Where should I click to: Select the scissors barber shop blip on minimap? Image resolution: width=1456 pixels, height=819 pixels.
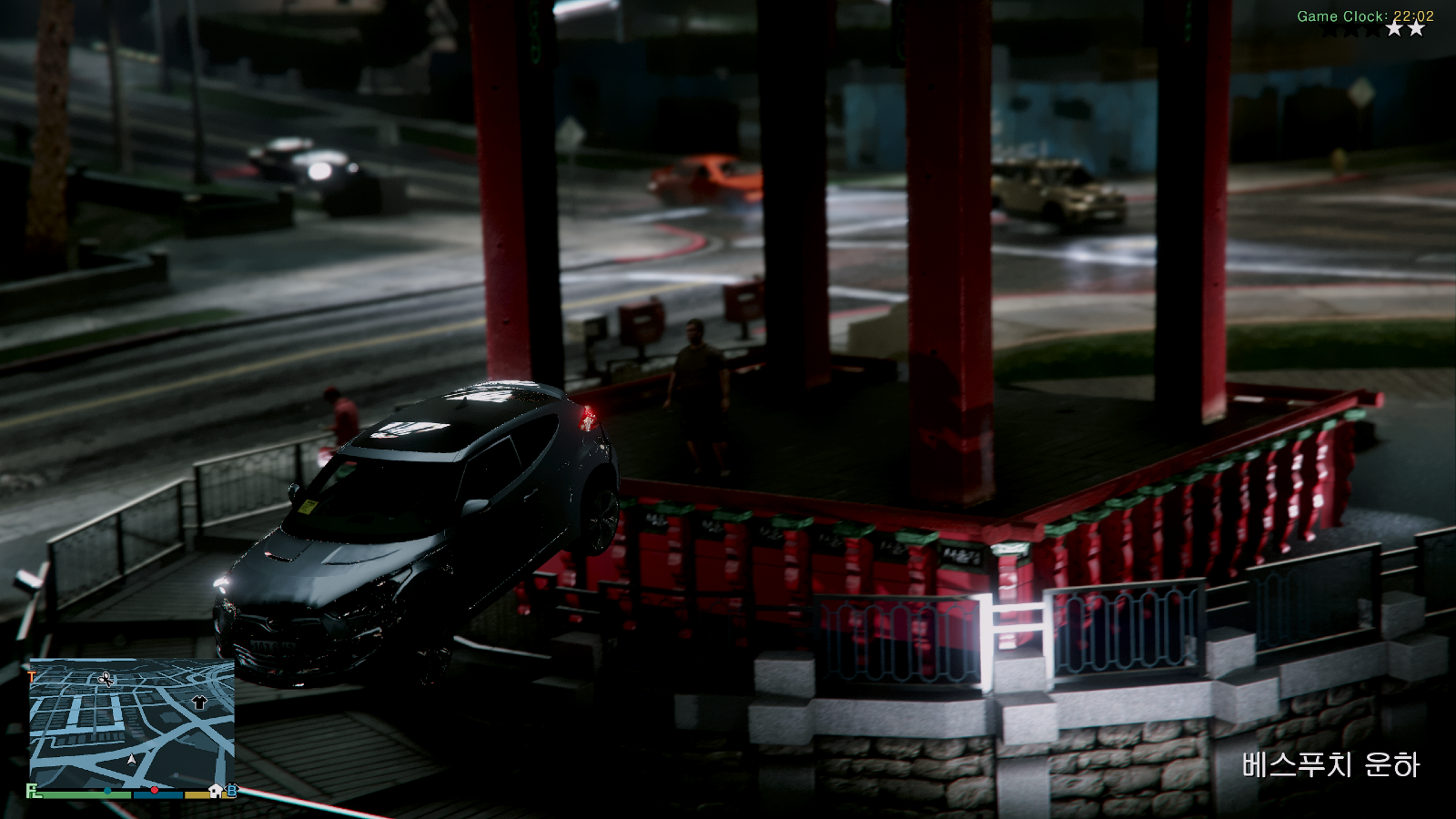click(x=105, y=680)
